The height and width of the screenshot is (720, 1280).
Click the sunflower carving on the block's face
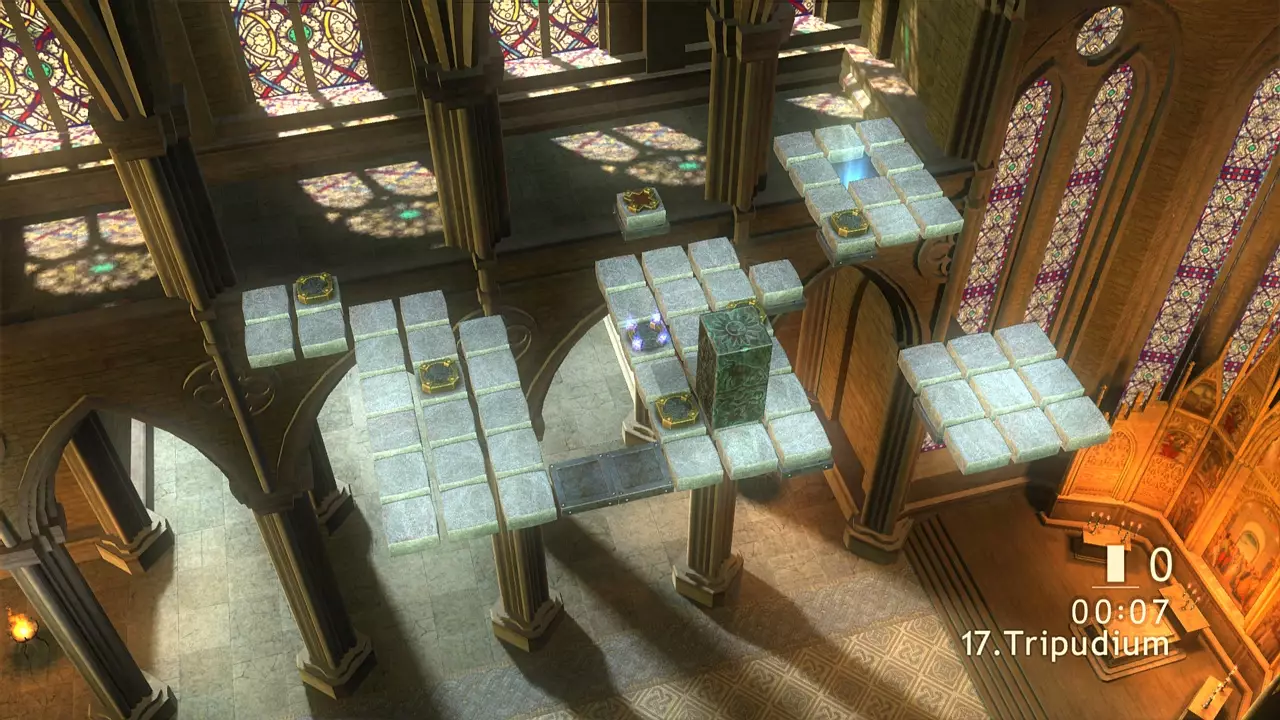click(x=735, y=330)
